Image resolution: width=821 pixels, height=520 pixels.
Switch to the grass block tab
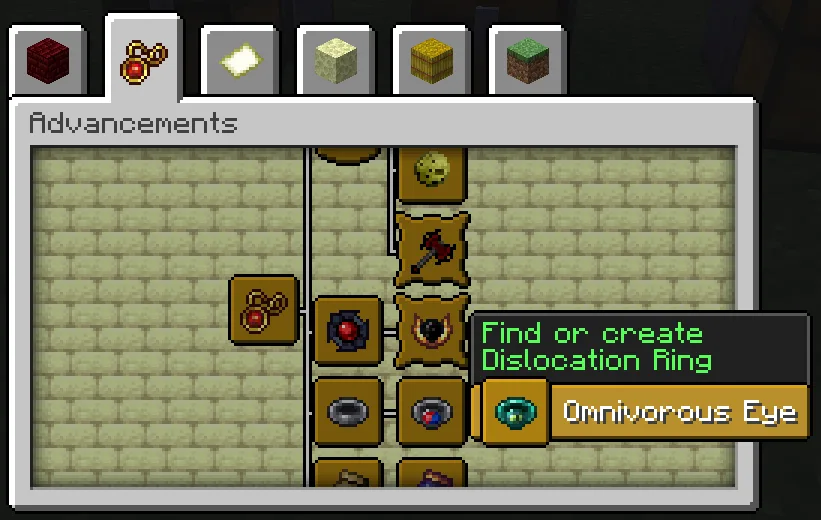(527, 62)
